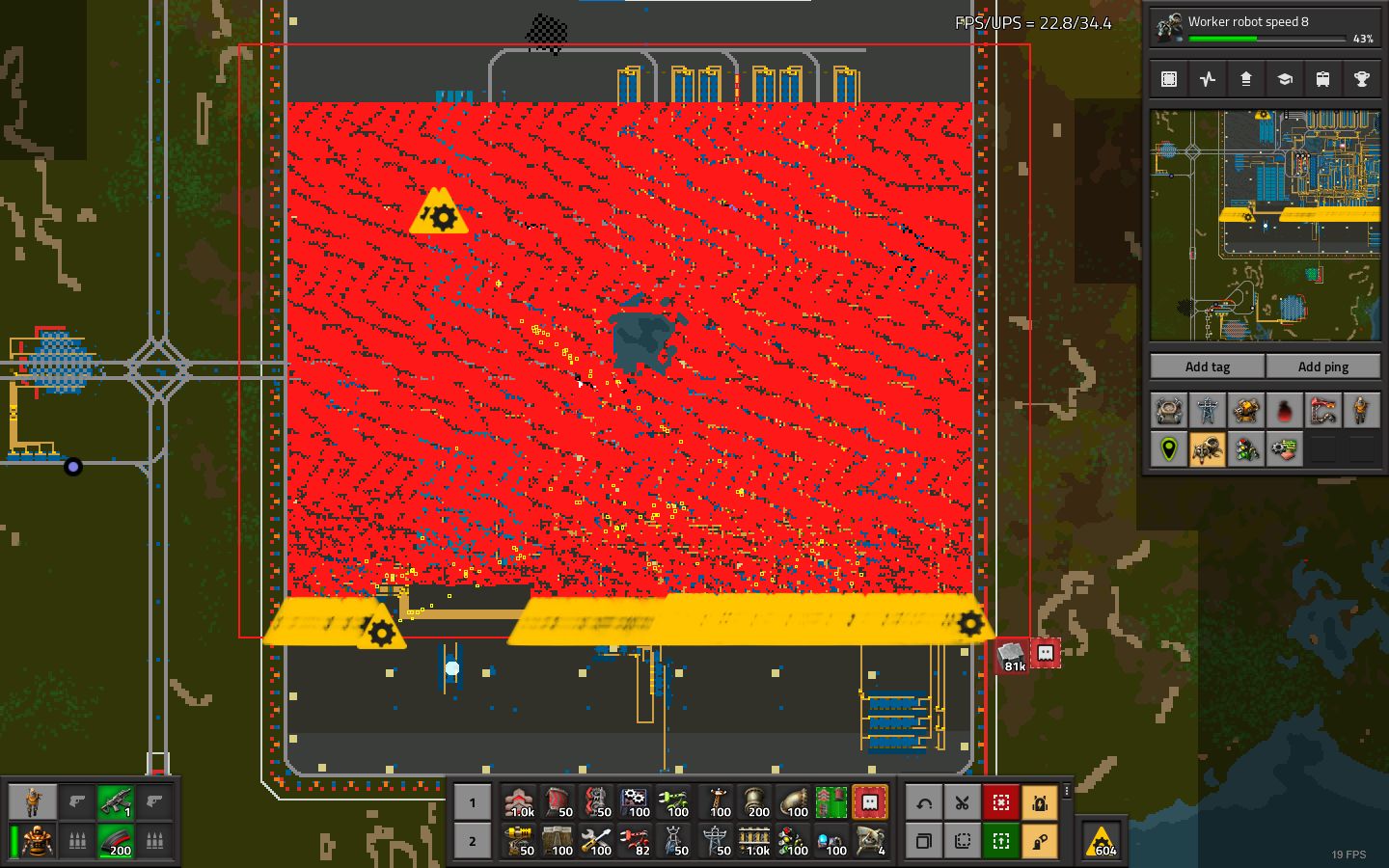
Task: Select the green upgrade planner tool
Action: (x=1000, y=842)
